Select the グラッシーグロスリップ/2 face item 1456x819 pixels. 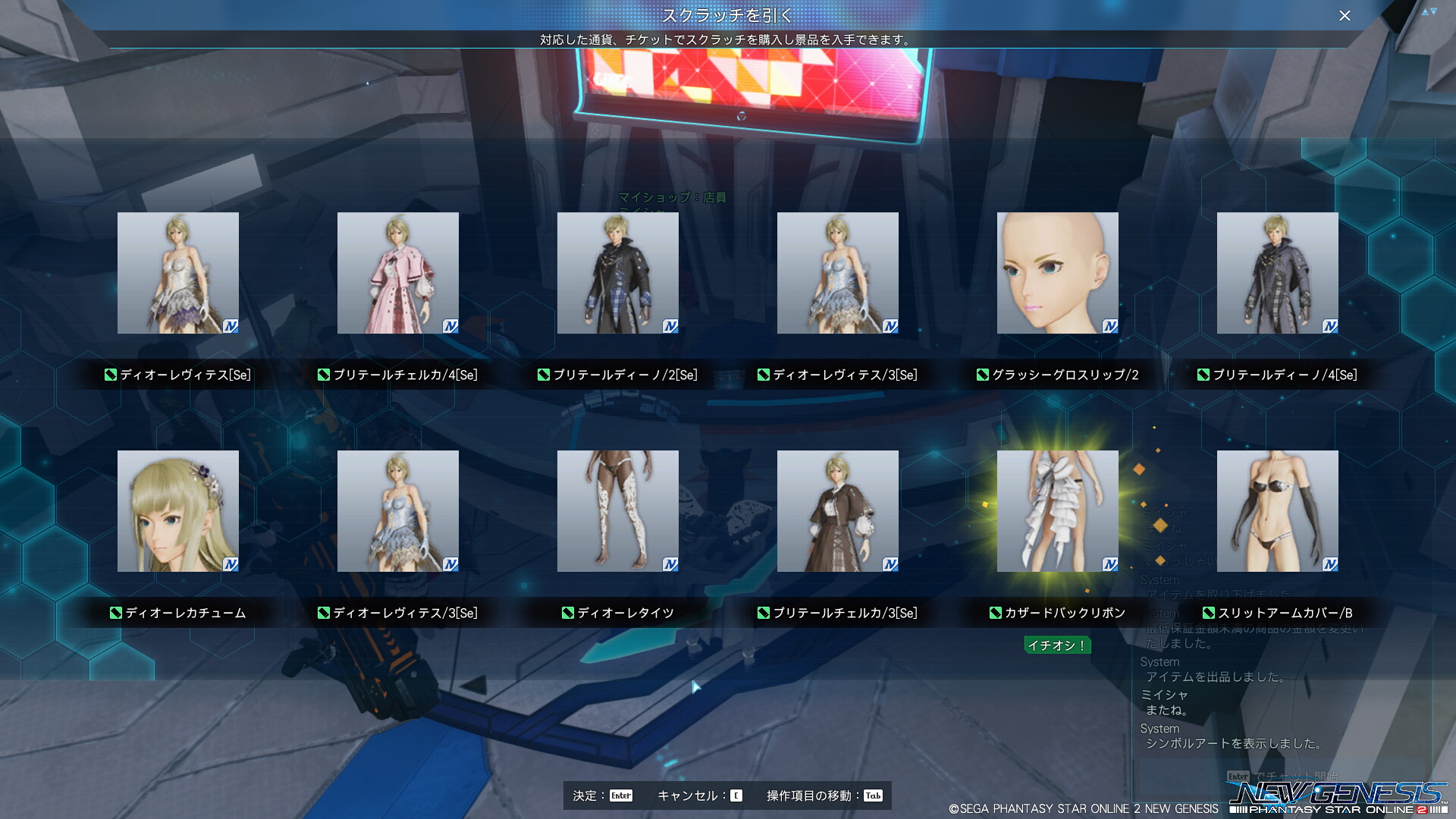[1058, 273]
